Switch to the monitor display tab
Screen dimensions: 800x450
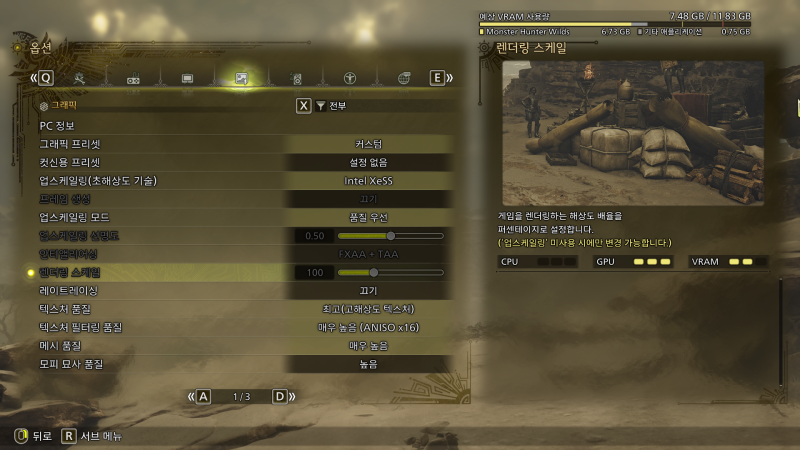(x=187, y=78)
